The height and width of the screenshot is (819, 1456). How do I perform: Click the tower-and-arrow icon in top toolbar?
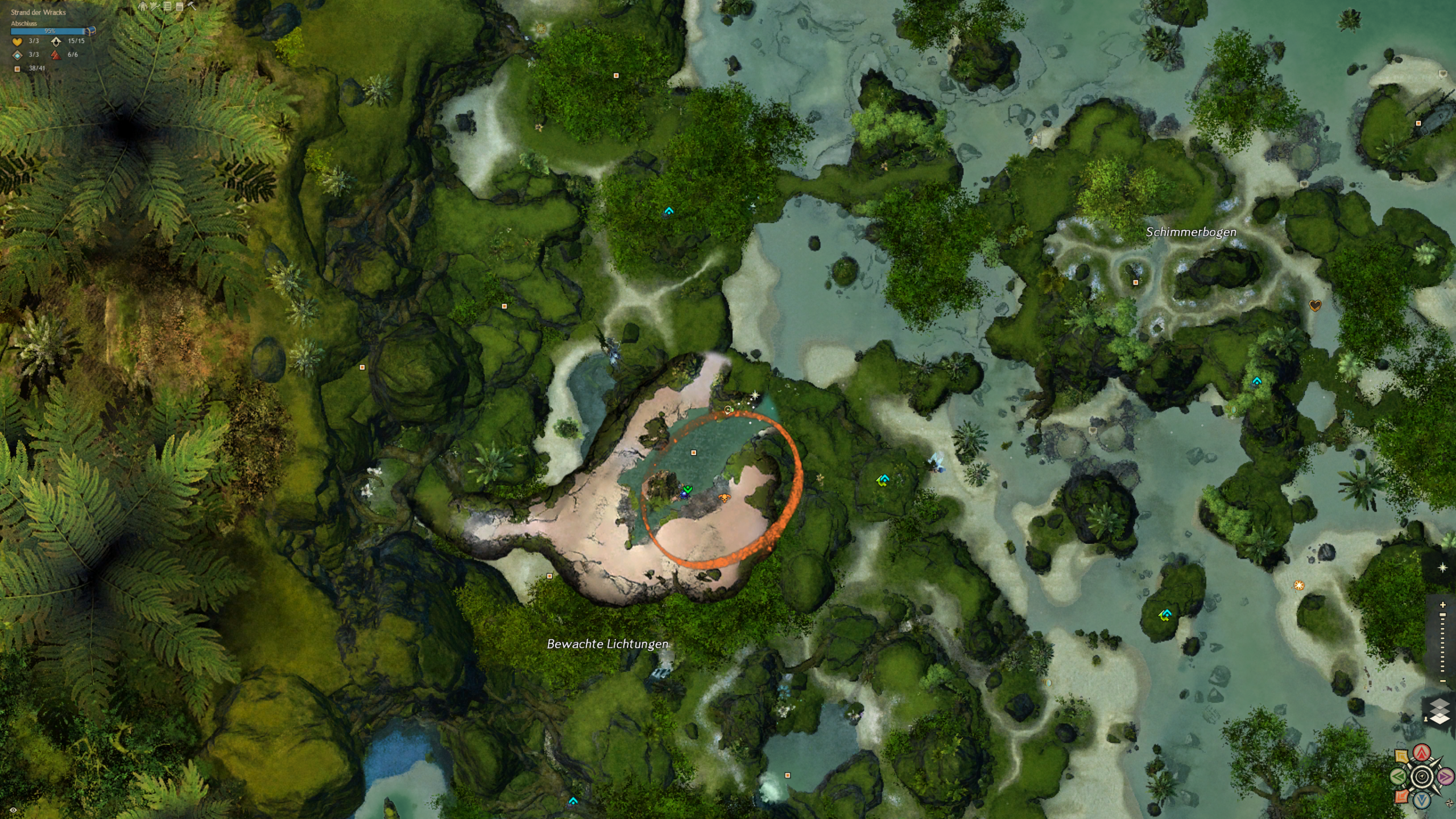[x=155, y=6]
